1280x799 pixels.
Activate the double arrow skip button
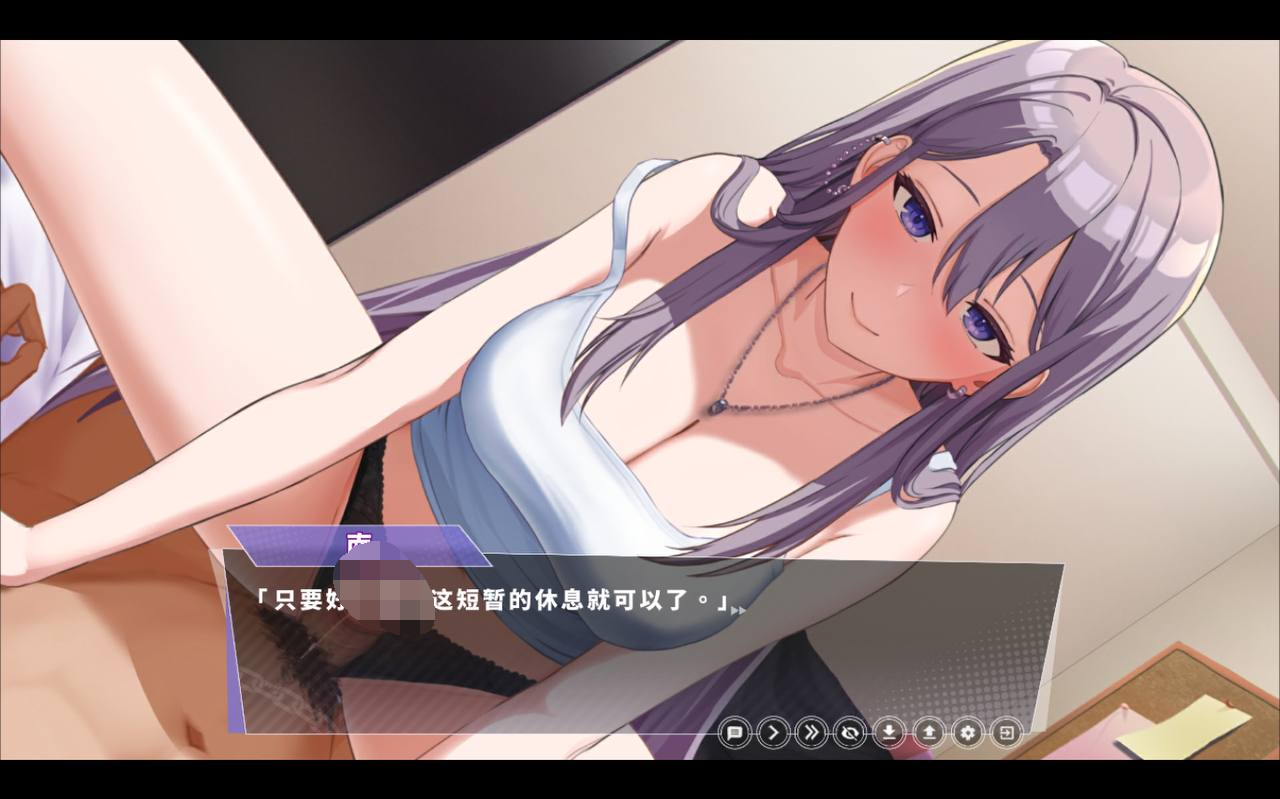[x=812, y=733]
